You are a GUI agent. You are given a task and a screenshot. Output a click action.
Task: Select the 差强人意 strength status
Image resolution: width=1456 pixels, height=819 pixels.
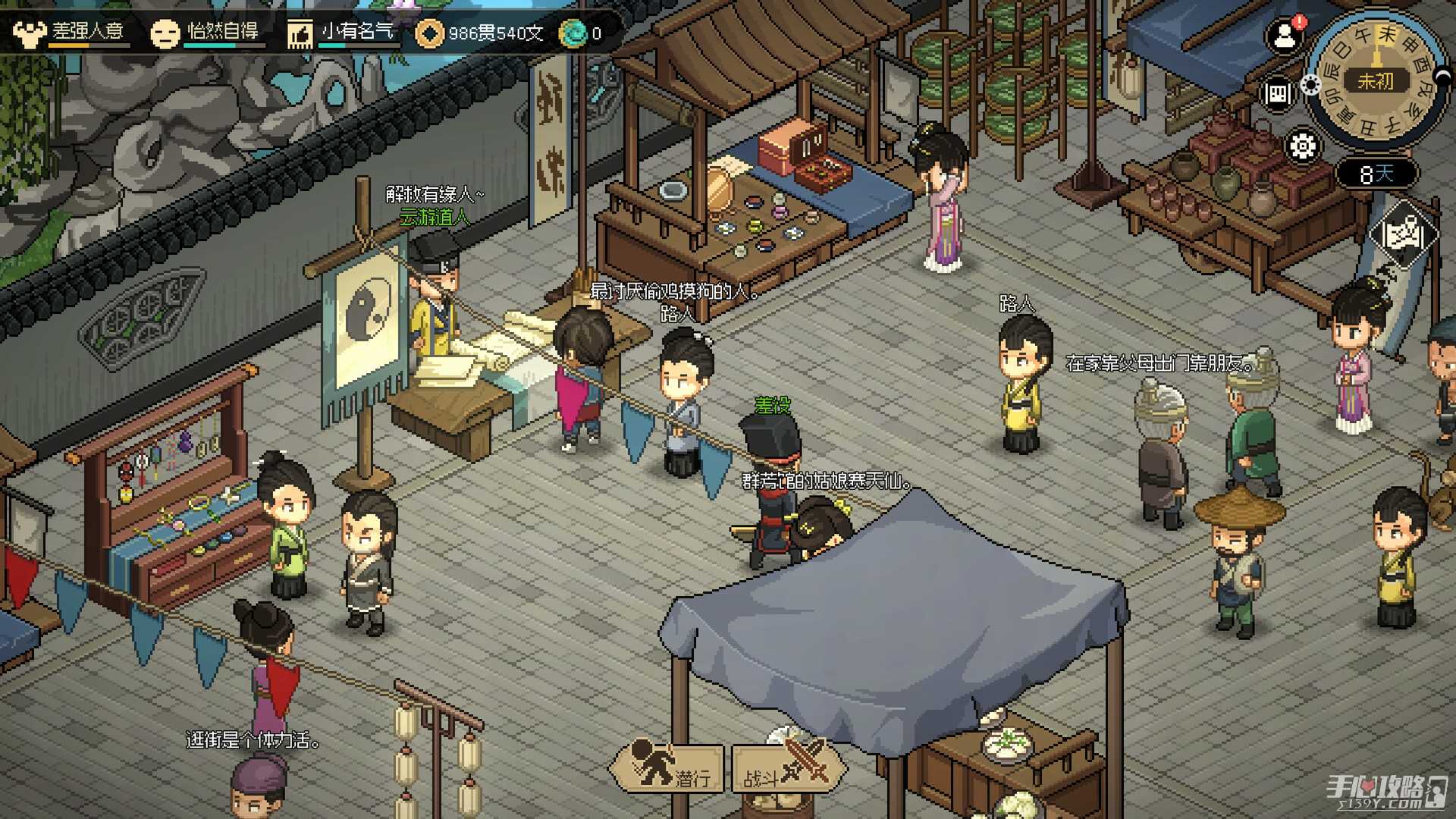[x=70, y=32]
